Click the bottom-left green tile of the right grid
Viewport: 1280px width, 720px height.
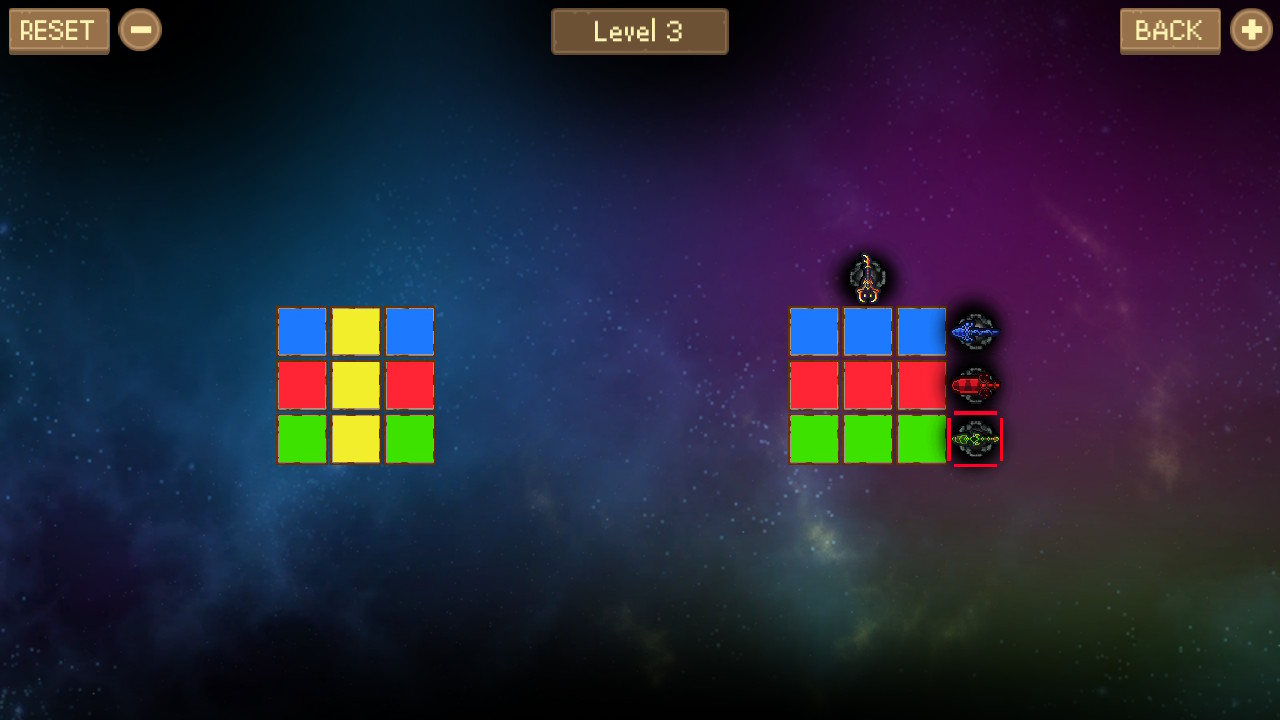click(x=813, y=438)
